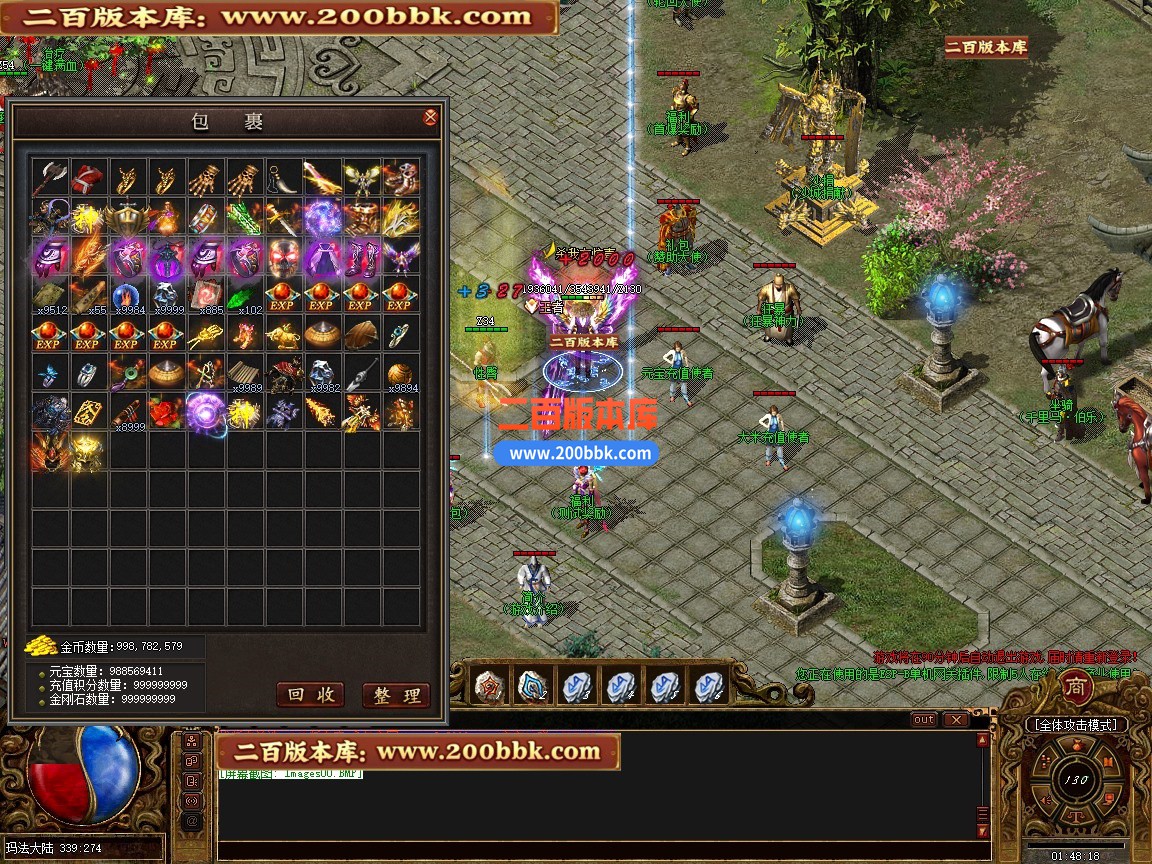Select the battle axe in the inventory
The height and width of the screenshot is (864, 1152).
(x=49, y=178)
